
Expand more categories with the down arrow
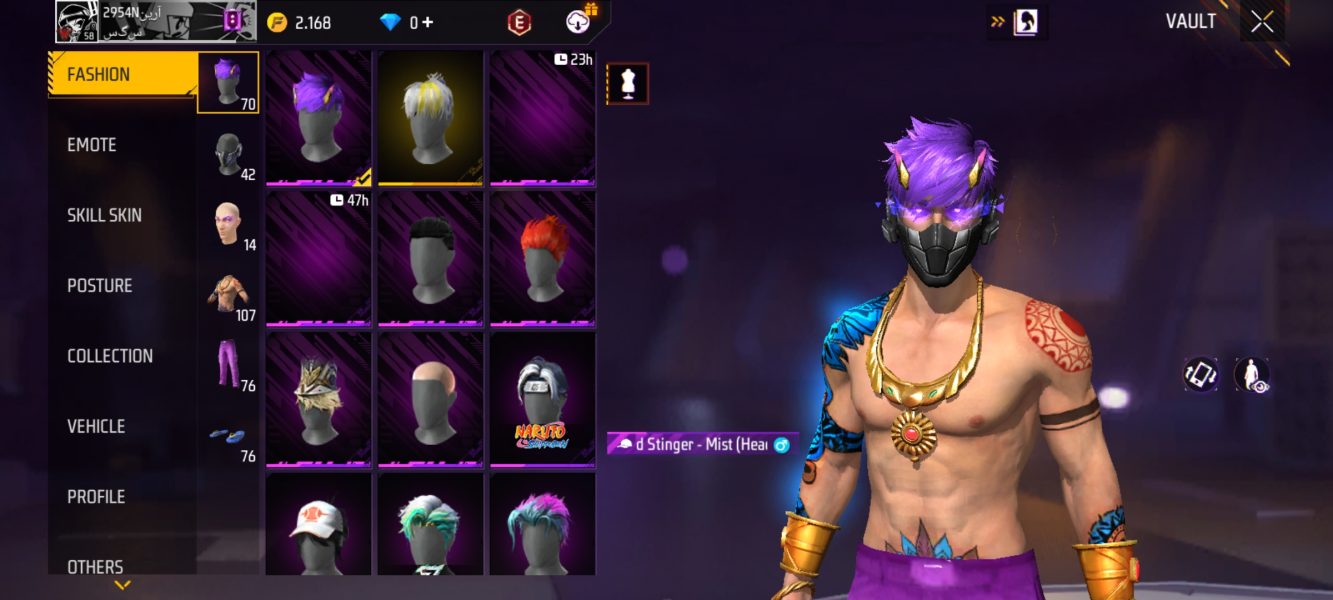tap(122, 585)
